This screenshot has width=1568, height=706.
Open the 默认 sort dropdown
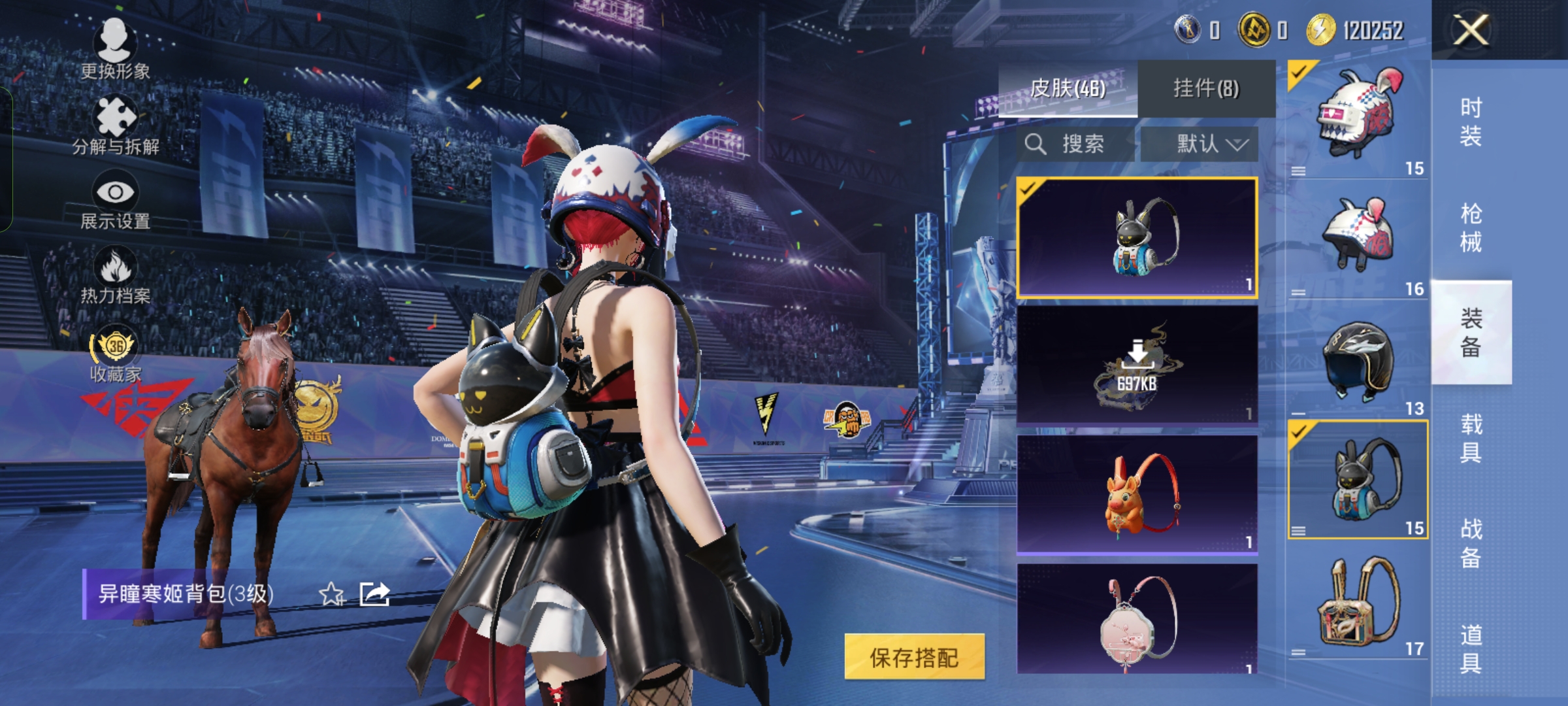[x=1200, y=144]
